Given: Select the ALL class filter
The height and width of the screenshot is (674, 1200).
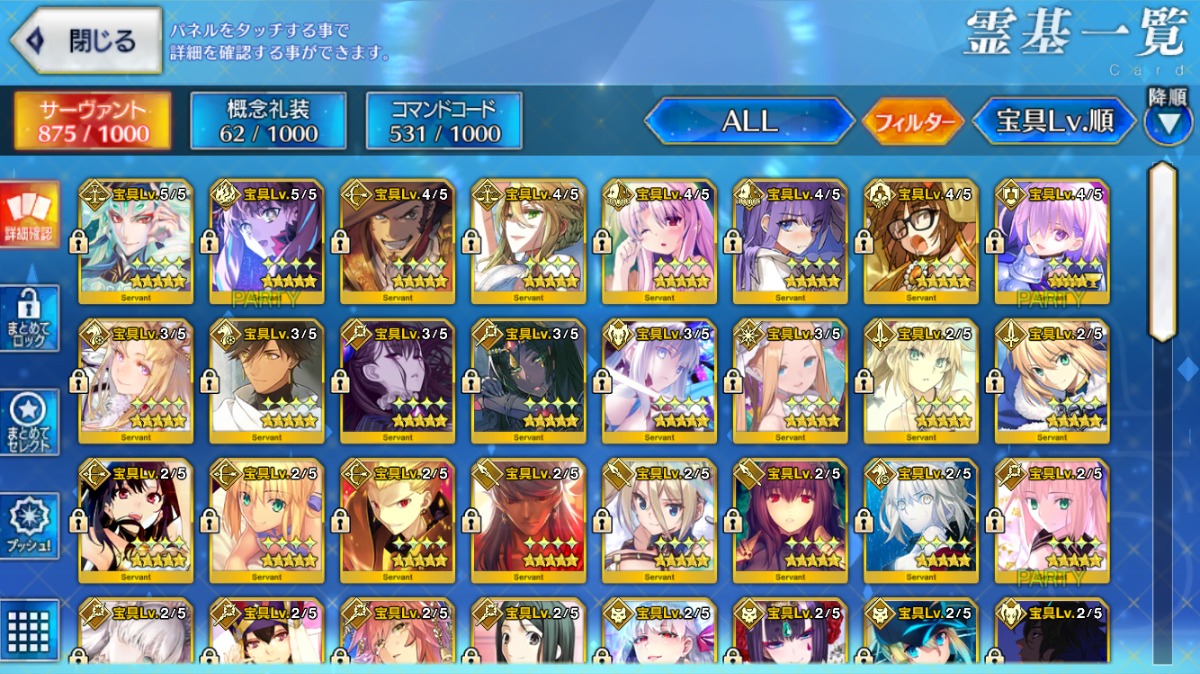Looking at the screenshot, I should pos(749,122).
